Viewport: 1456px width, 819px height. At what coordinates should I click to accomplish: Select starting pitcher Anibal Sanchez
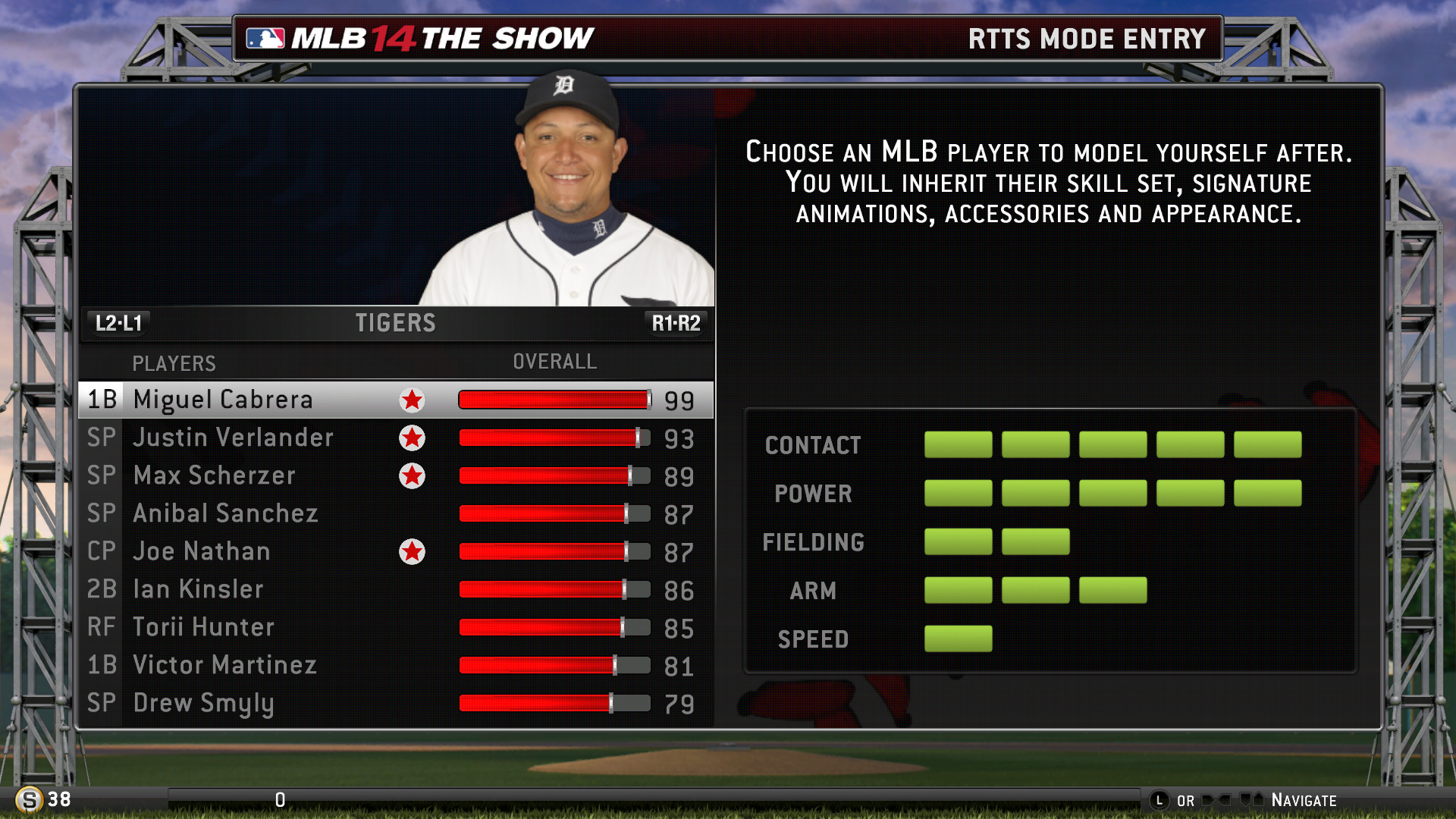tap(225, 513)
